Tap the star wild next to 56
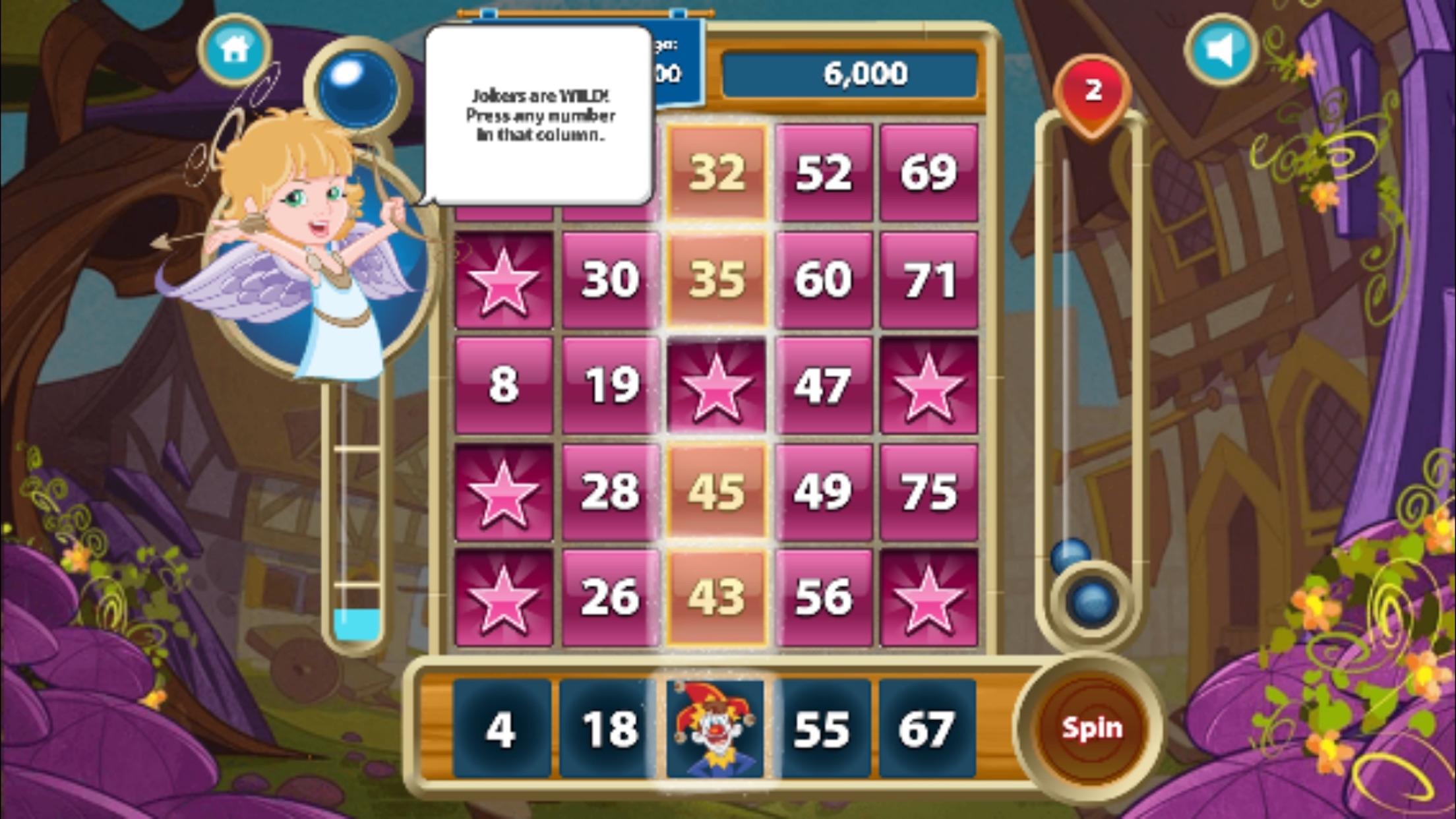 (x=930, y=593)
